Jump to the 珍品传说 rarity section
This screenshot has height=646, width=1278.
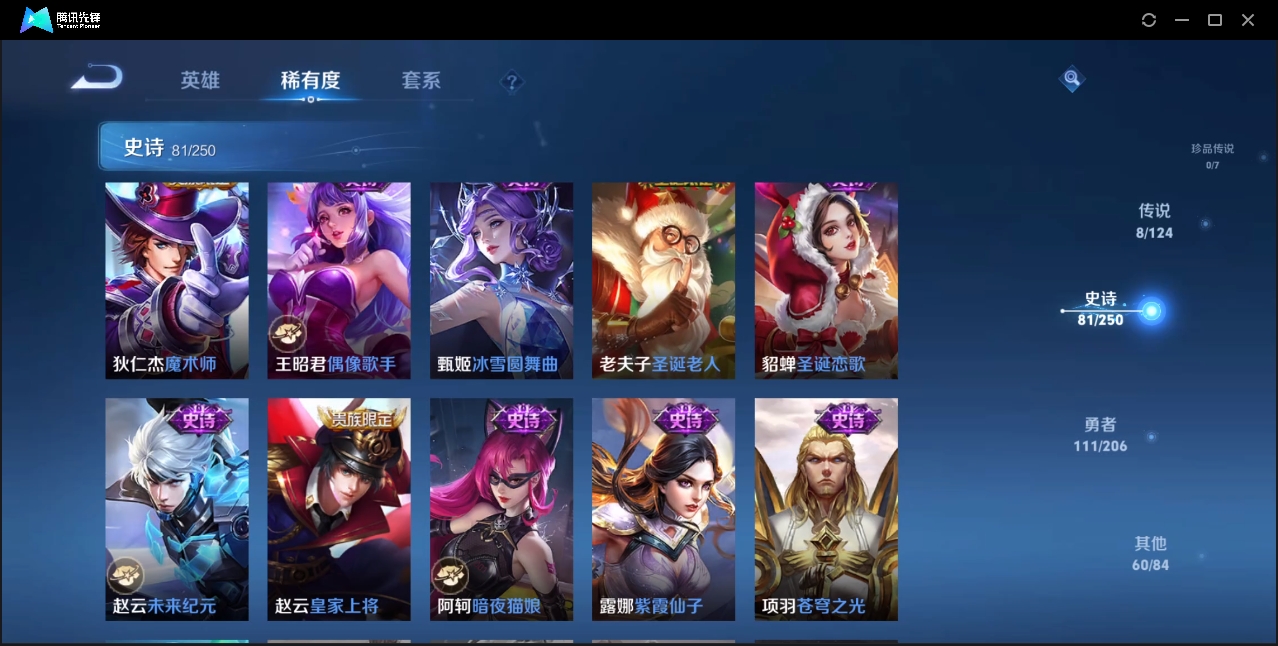coord(1212,155)
